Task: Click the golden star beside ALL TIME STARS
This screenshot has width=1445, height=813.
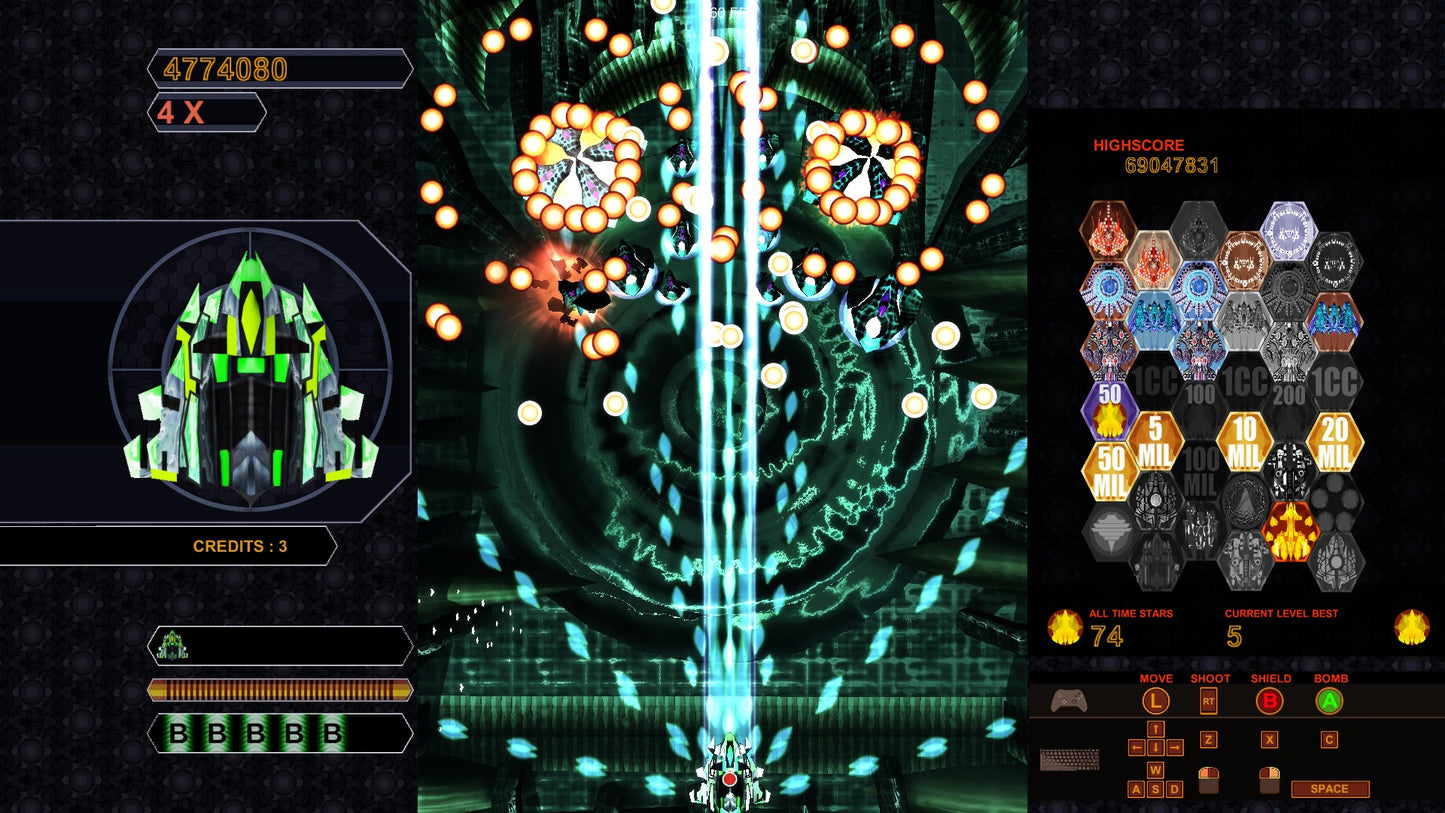Action: click(x=1068, y=628)
